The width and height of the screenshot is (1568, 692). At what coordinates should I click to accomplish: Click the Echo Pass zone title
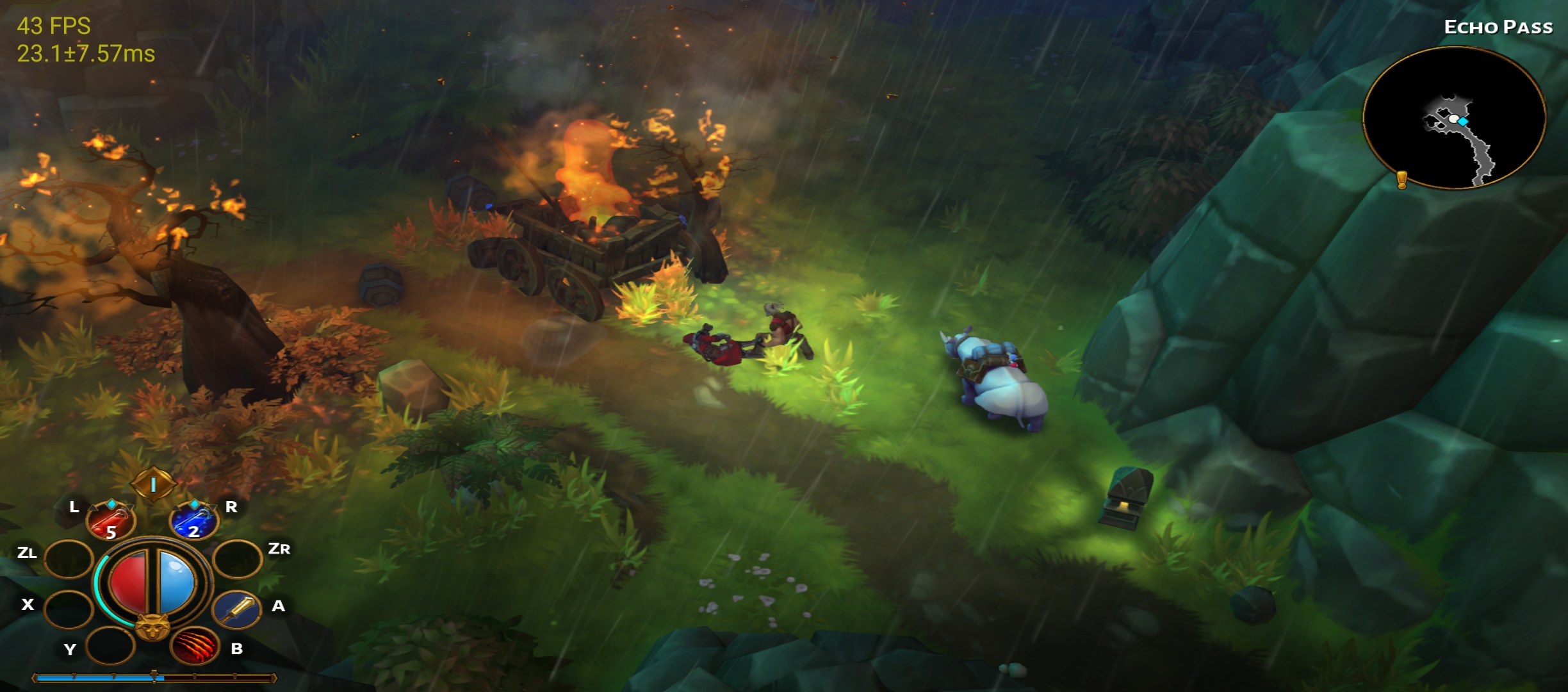[x=1499, y=27]
